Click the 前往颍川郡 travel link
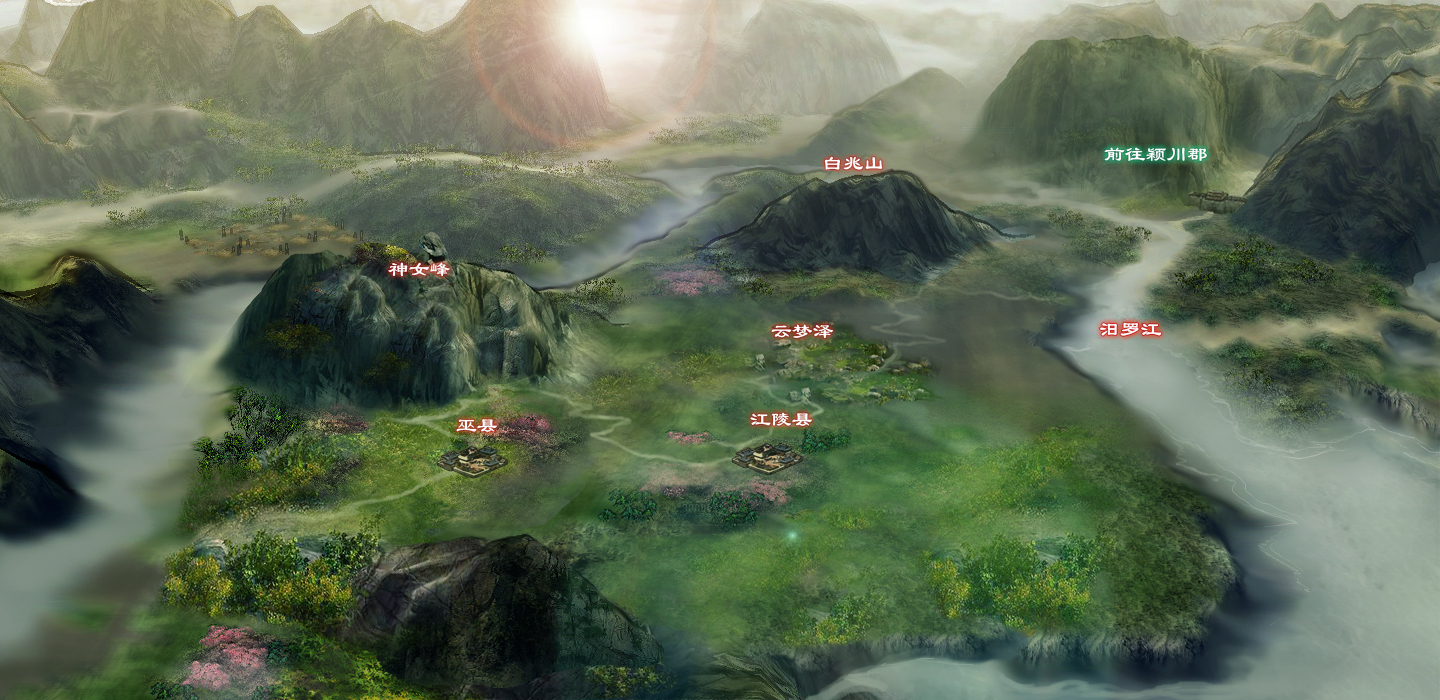 [x=1155, y=155]
